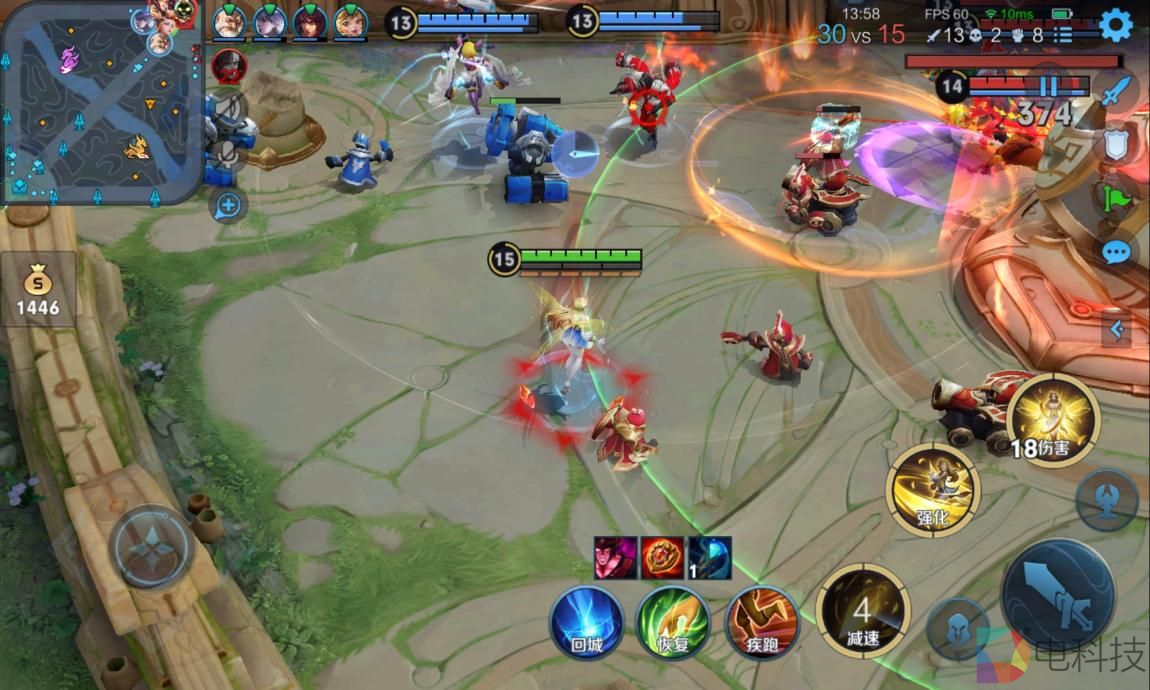Select the helmet attack-minion button
1150x690 pixels.
point(957,630)
